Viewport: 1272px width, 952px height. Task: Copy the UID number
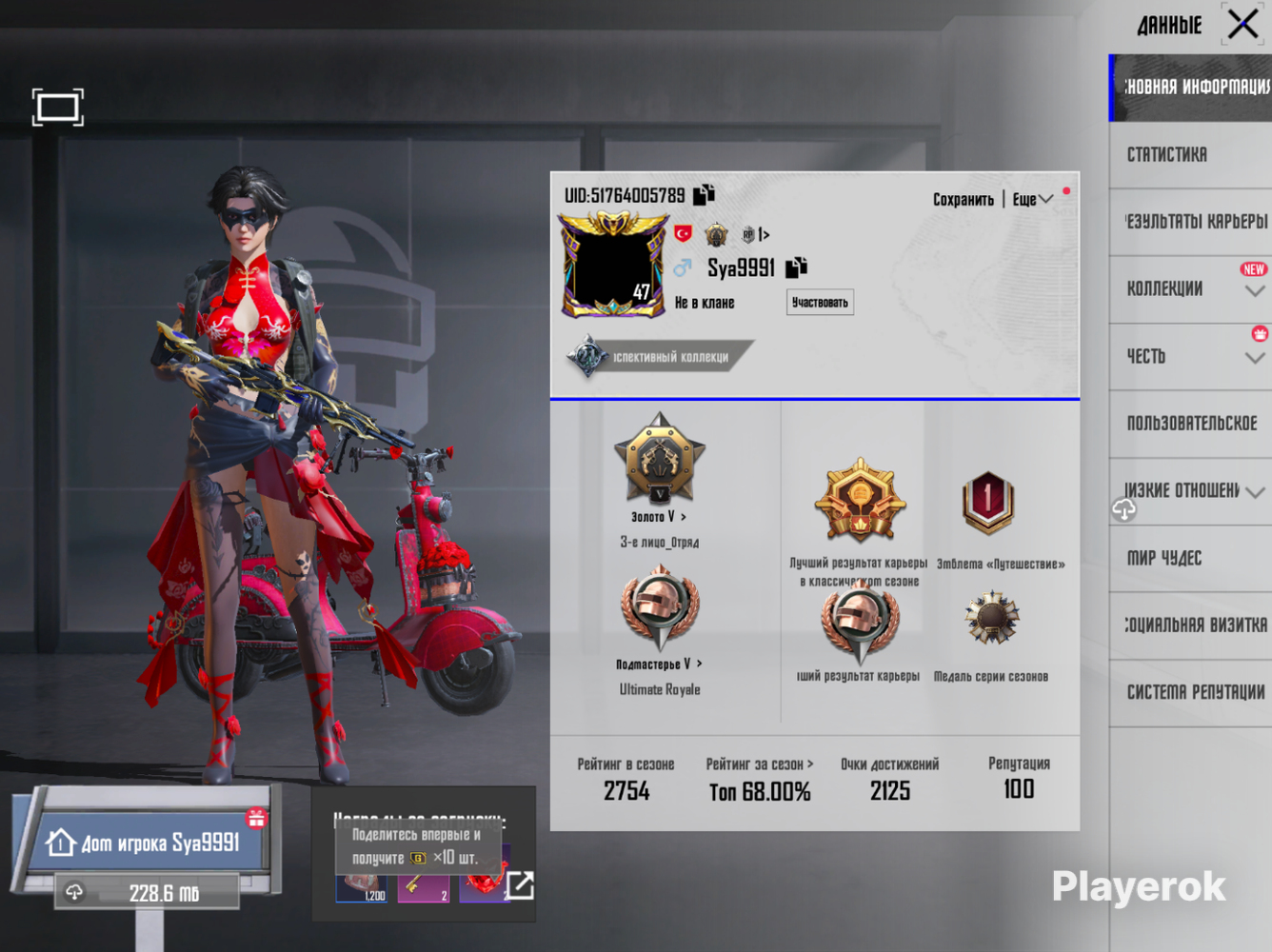click(705, 195)
